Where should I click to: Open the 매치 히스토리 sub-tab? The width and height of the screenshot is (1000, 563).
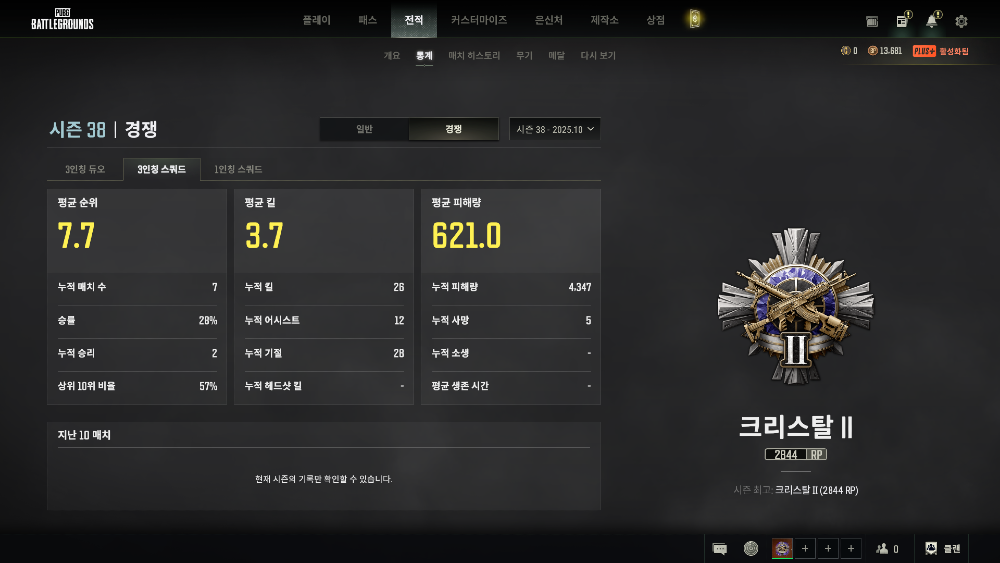pyautogui.click(x=474, y=56)
